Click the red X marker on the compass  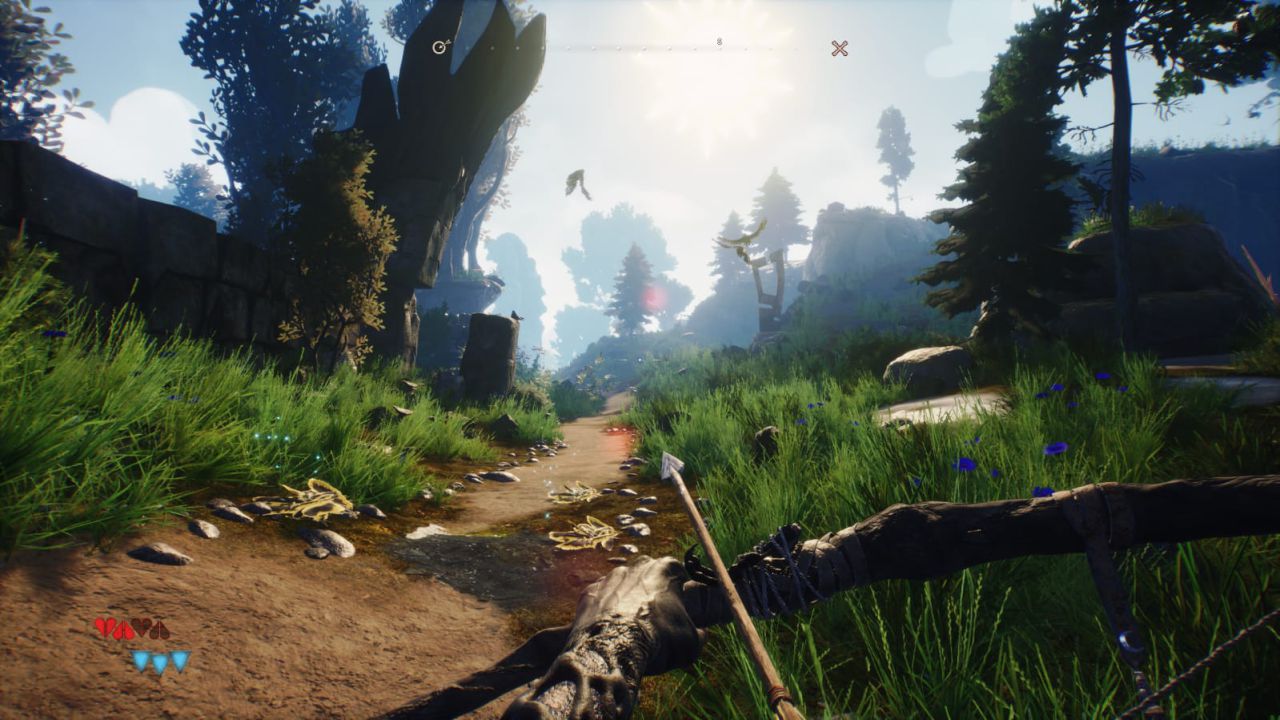point(839,47)
